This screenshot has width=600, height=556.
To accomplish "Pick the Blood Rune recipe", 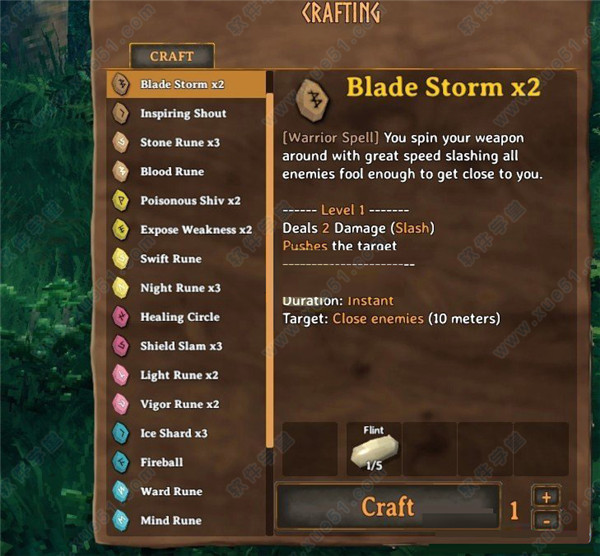I will click(172, 172).
